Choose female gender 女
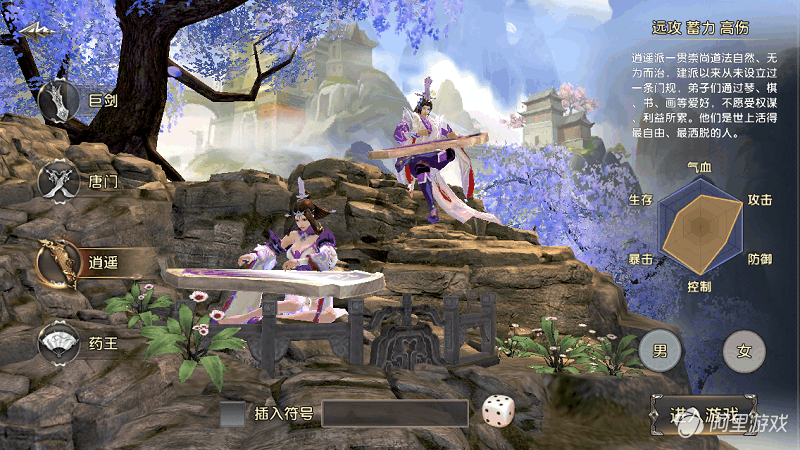Viewport: 800px width, 450px height. click(743, 351)
